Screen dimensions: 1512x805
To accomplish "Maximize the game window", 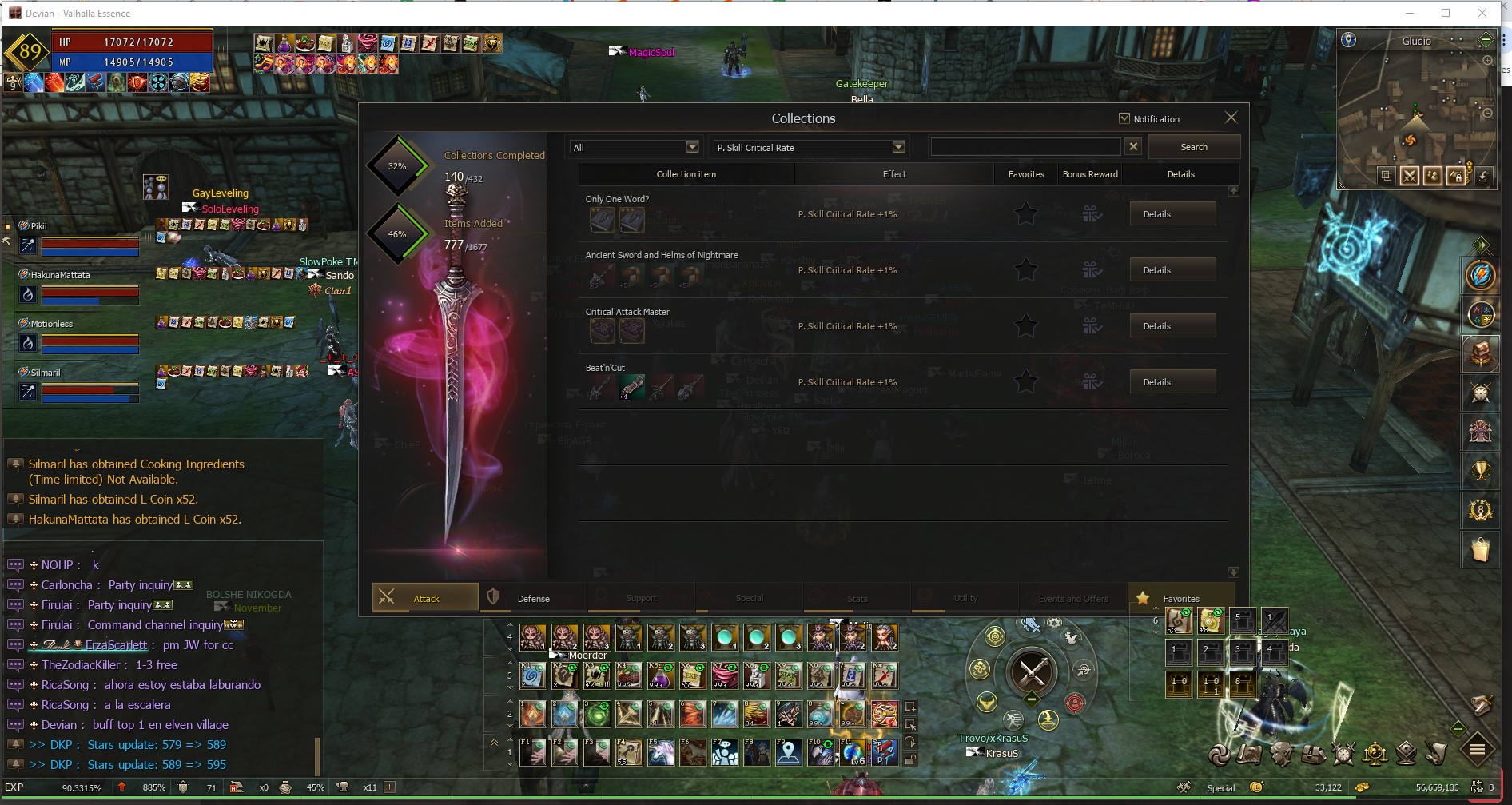I will [1446, 13].
